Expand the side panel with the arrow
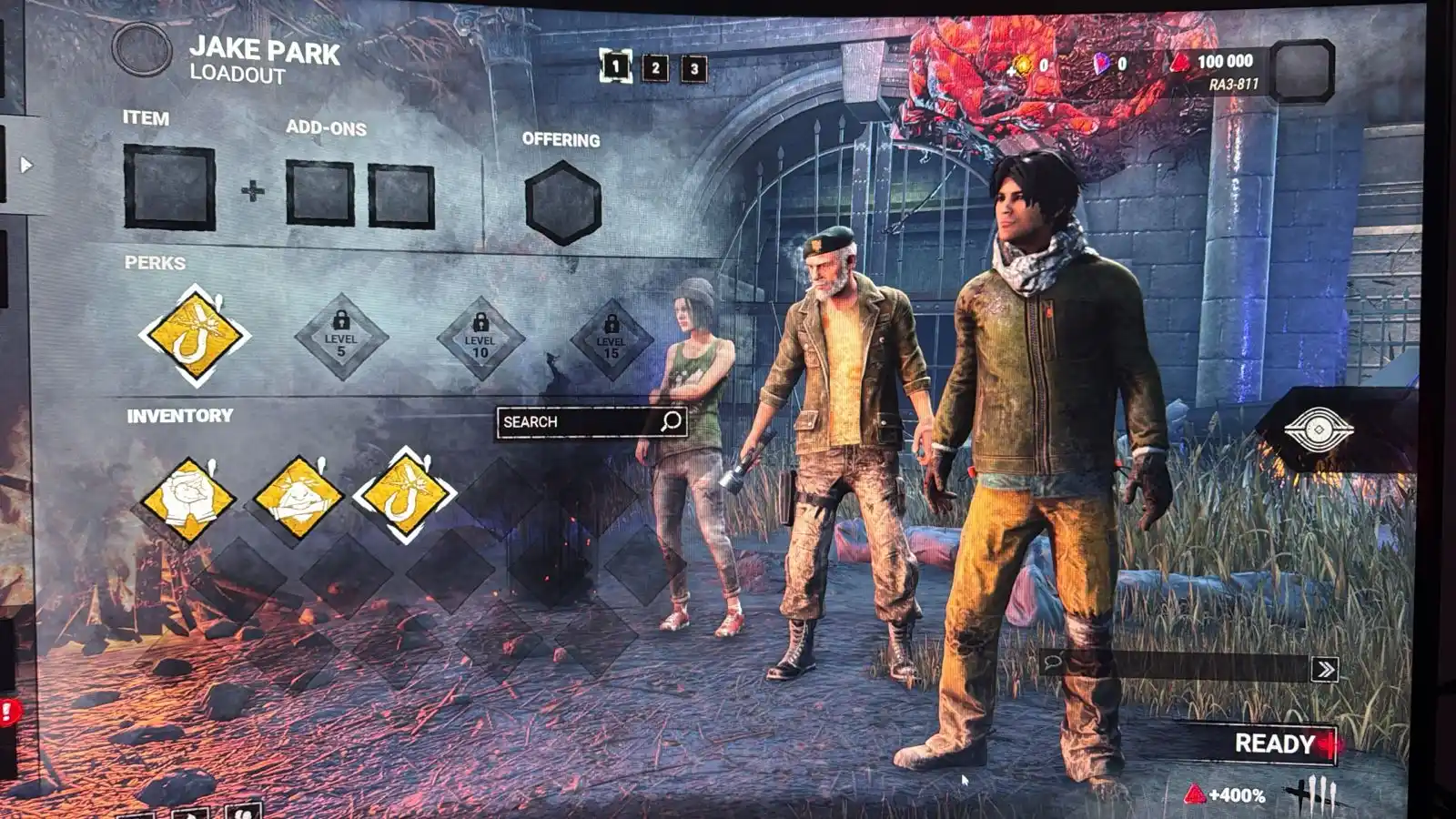Image resolution: width=1456 pixels, height=819 pixels. 26,166
